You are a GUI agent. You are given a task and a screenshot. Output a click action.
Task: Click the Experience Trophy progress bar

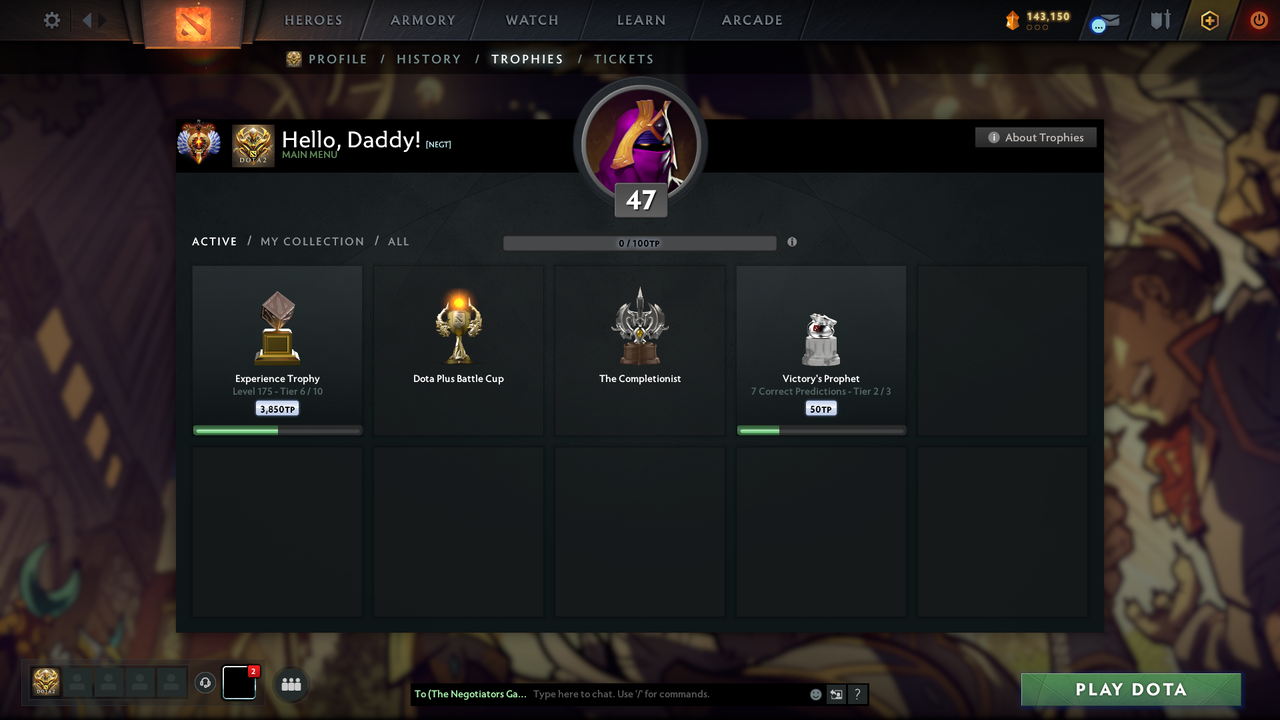(x=277, y=430)
